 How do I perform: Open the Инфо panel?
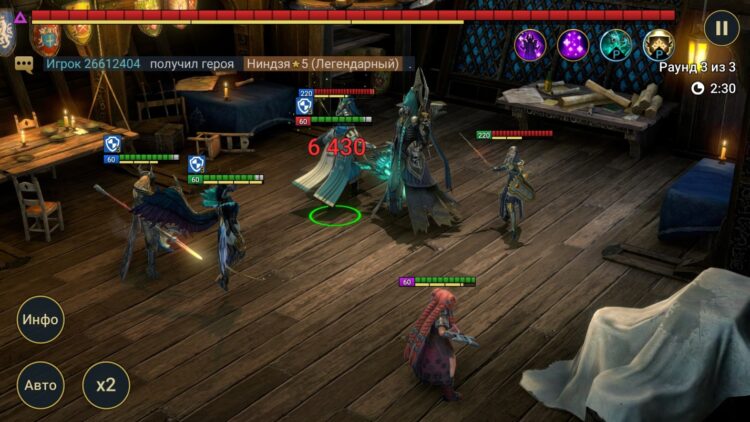pos(41,320)
